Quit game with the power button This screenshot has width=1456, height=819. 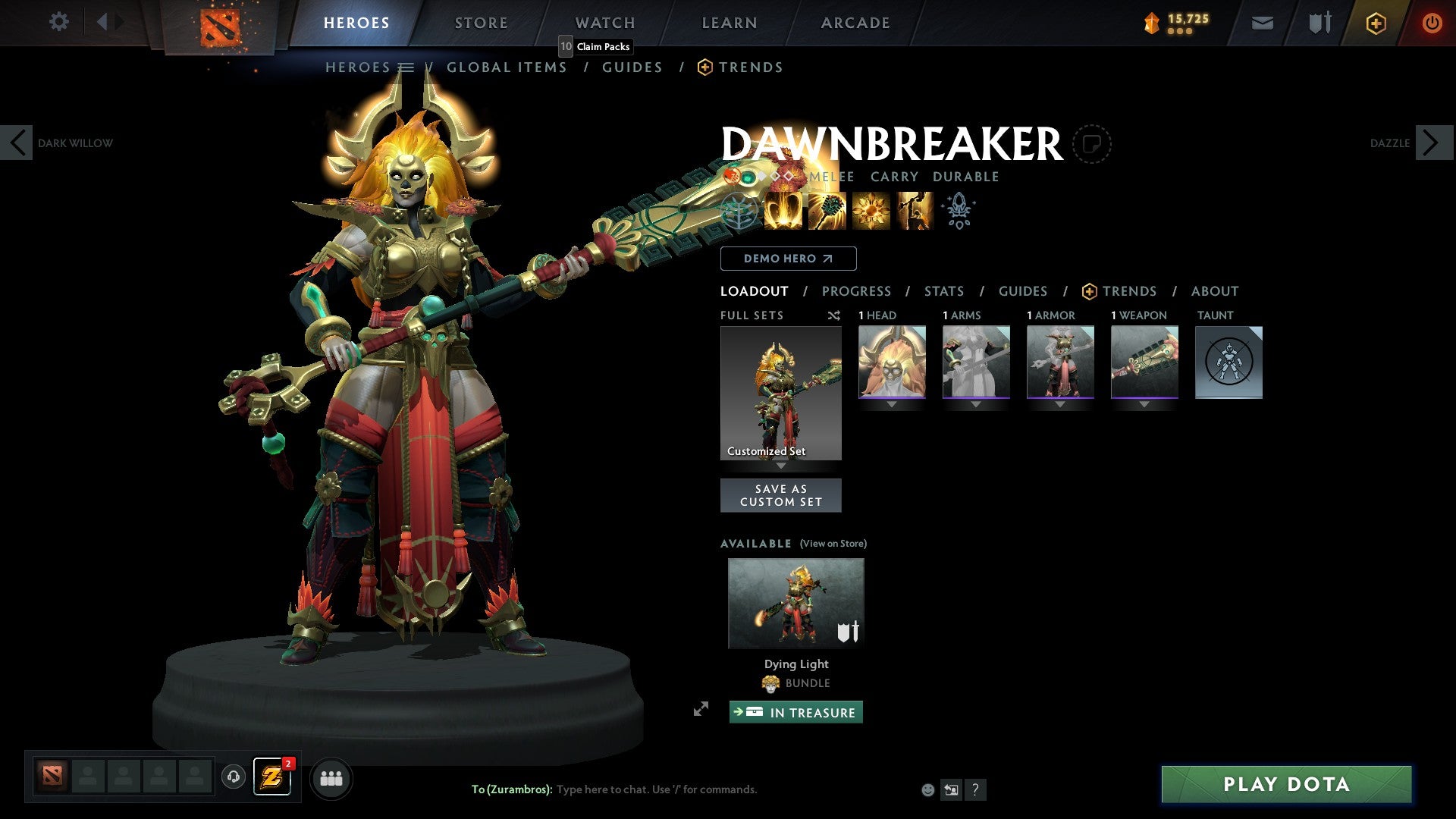pyautogui.click(x=1432, y=23)
